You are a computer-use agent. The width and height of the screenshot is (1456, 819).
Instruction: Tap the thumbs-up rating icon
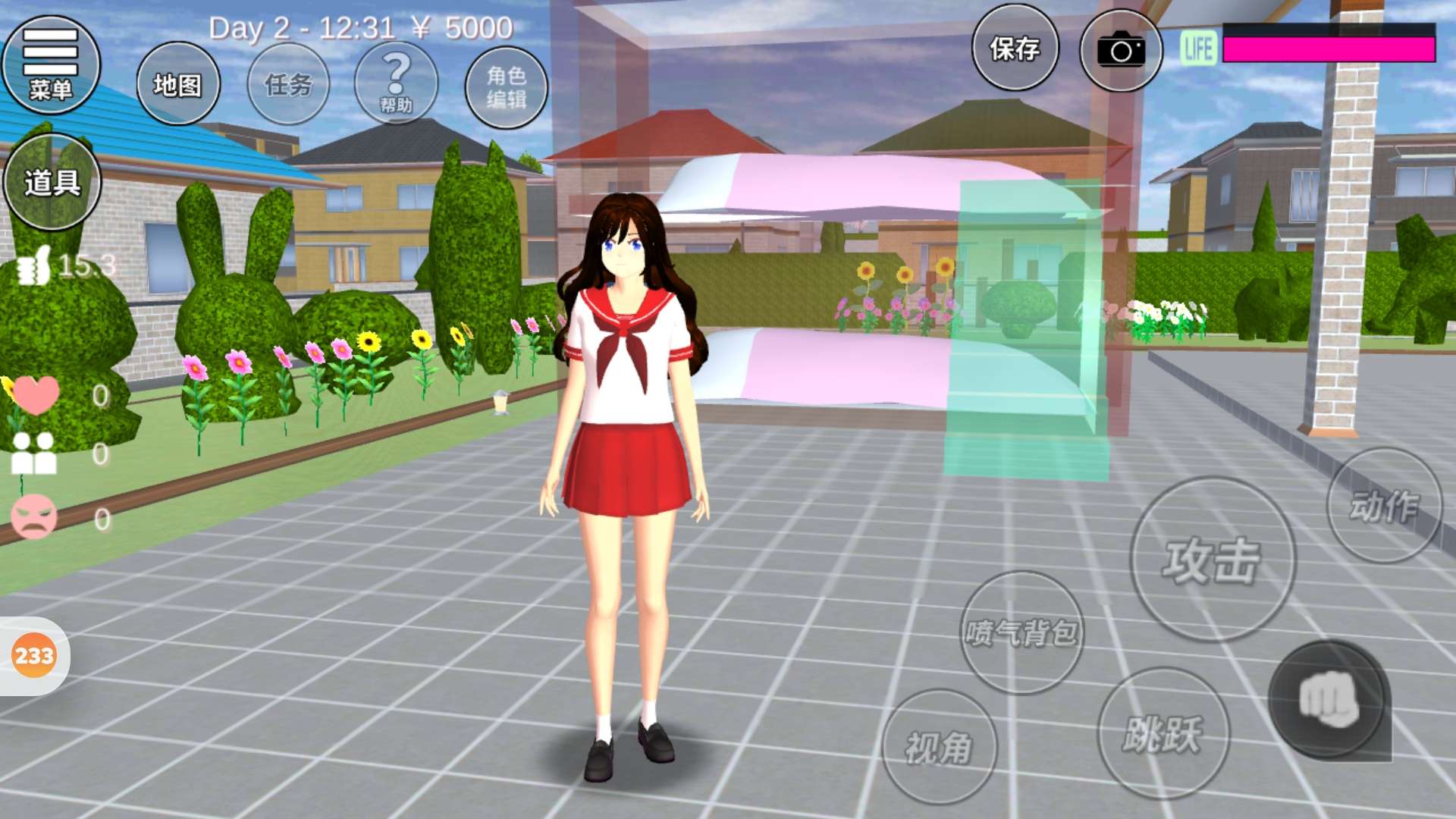pyautogui.click(x=34, y=266)
